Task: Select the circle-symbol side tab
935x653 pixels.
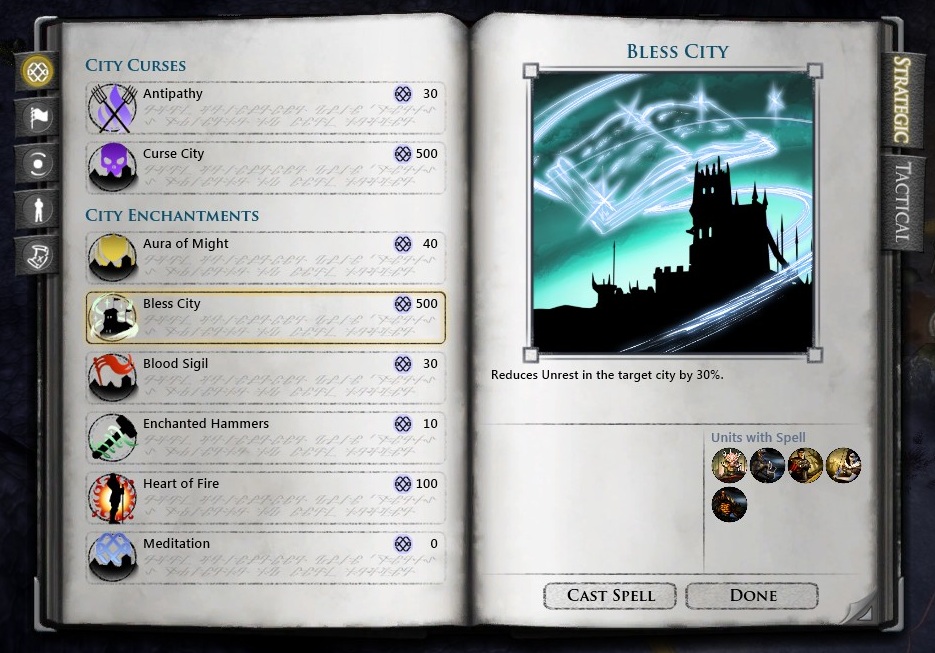Action: tap(38, 163)
